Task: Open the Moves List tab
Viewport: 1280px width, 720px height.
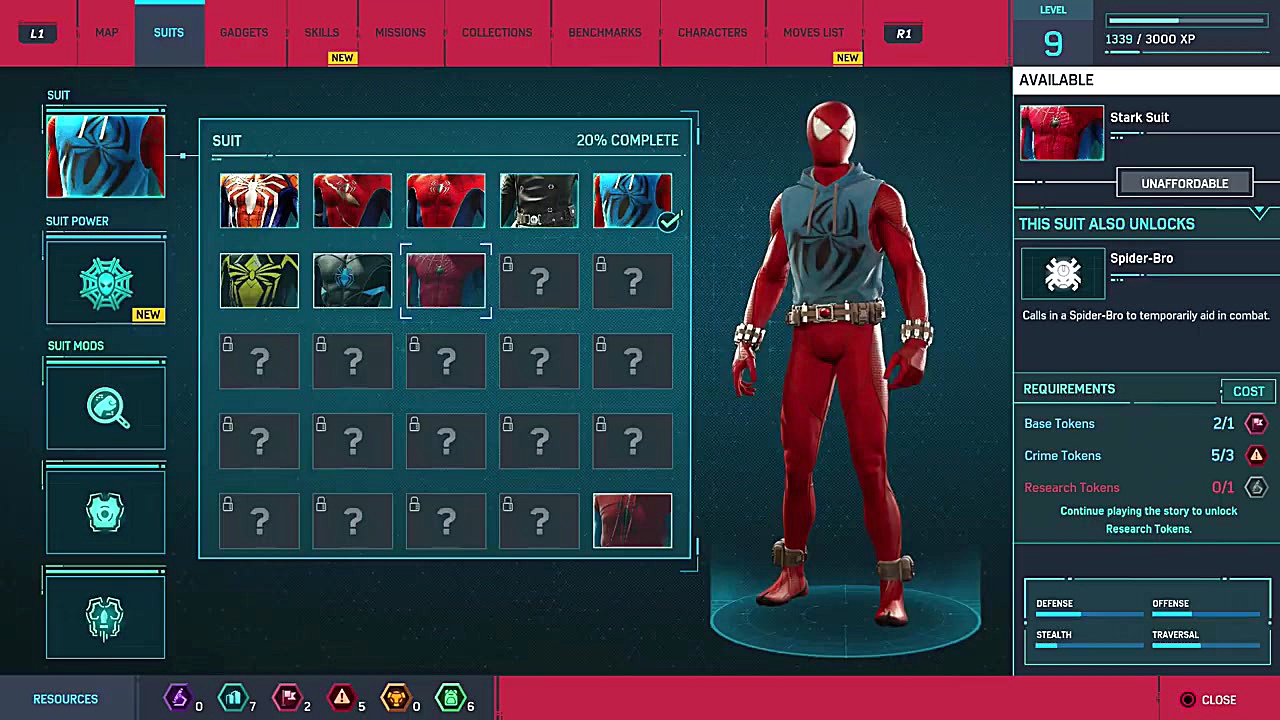Action: (814, 33)
